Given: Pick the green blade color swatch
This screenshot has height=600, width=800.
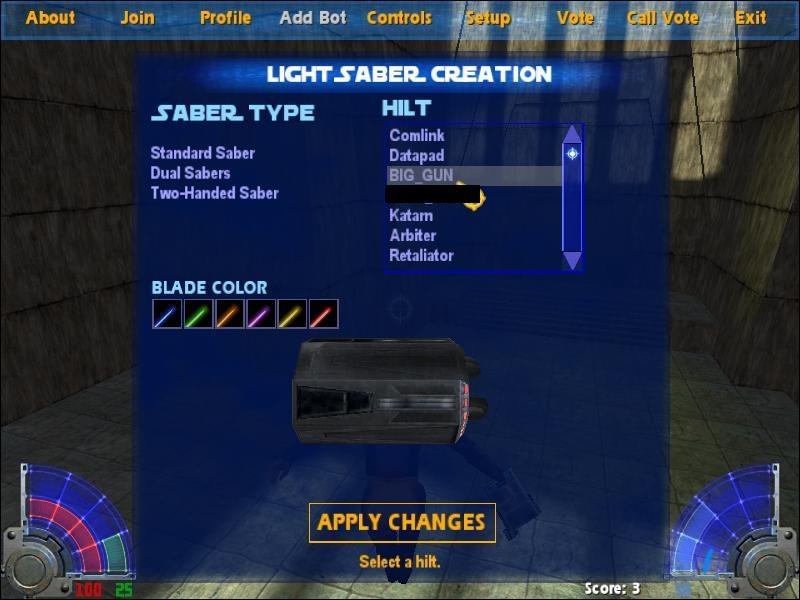Looking at the screenshot, I should 198,314.
